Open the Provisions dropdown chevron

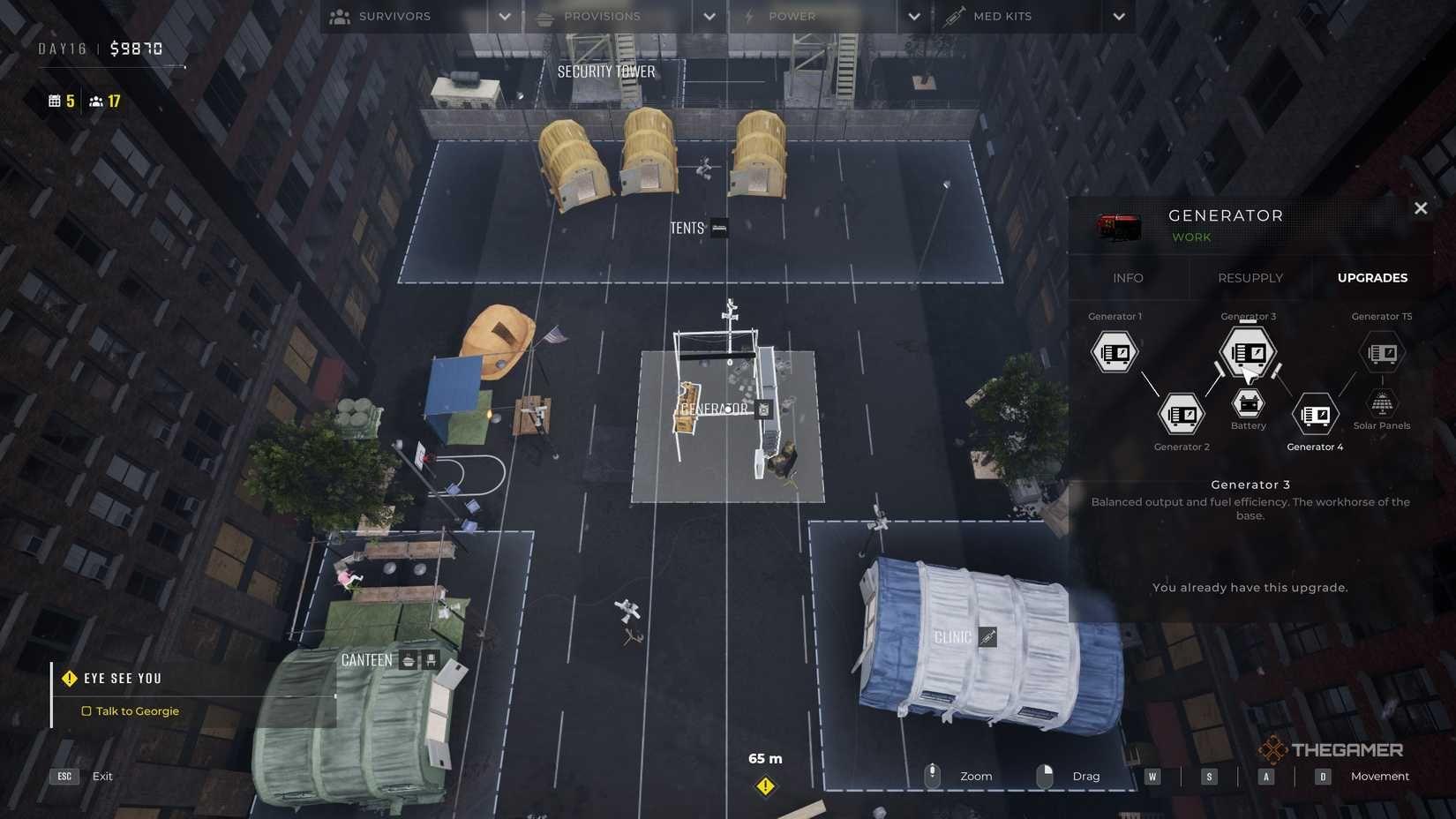[709, 16]
